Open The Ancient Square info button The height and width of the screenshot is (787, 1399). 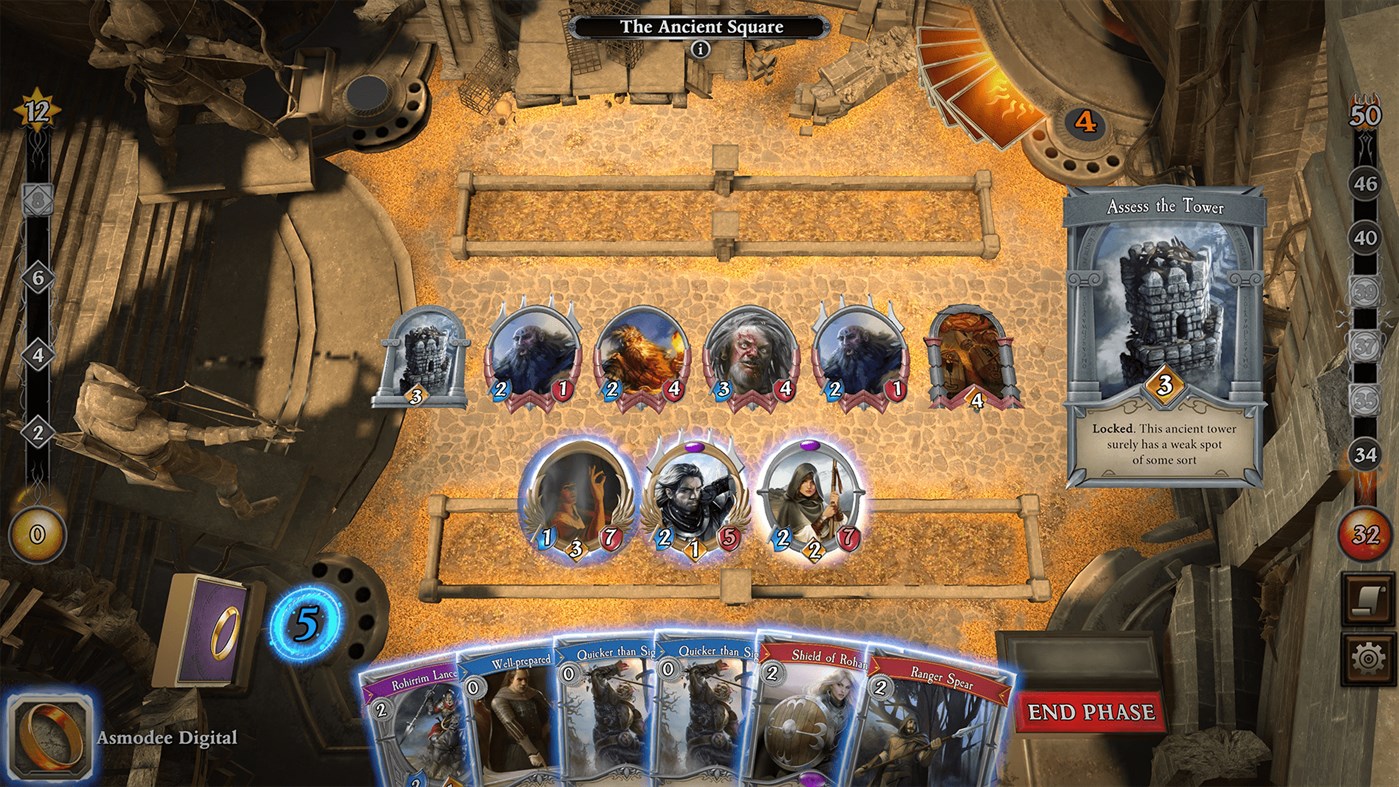point(702,48)
